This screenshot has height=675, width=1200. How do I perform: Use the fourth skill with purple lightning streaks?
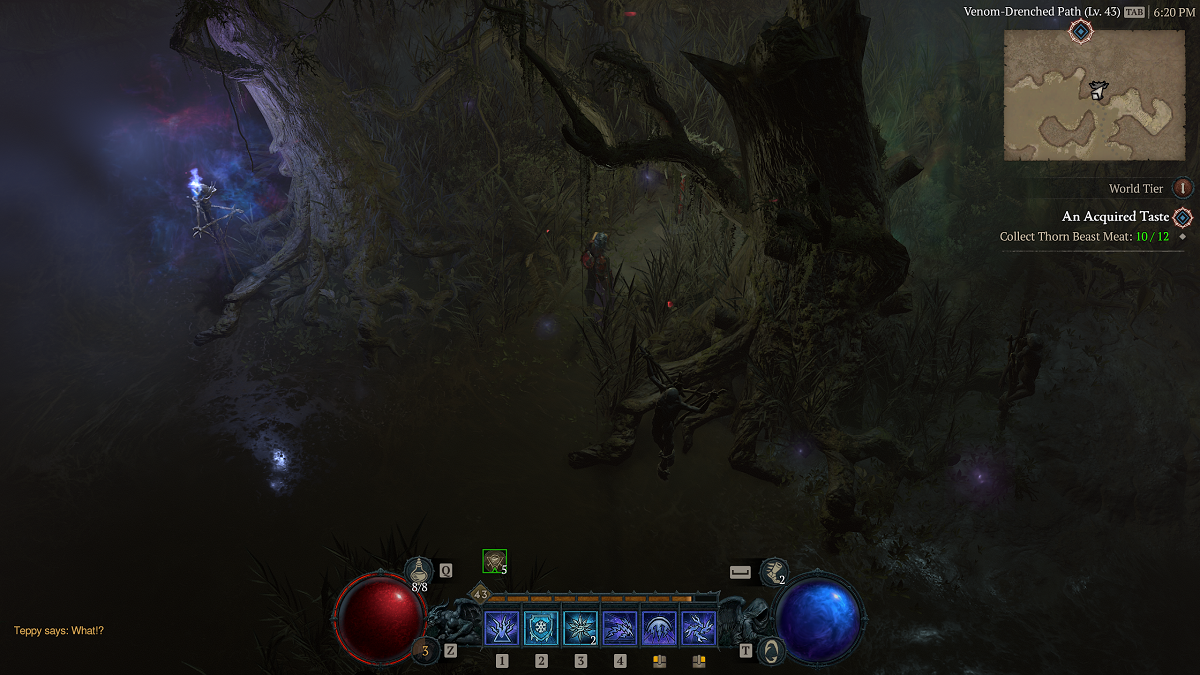point(620,629)
